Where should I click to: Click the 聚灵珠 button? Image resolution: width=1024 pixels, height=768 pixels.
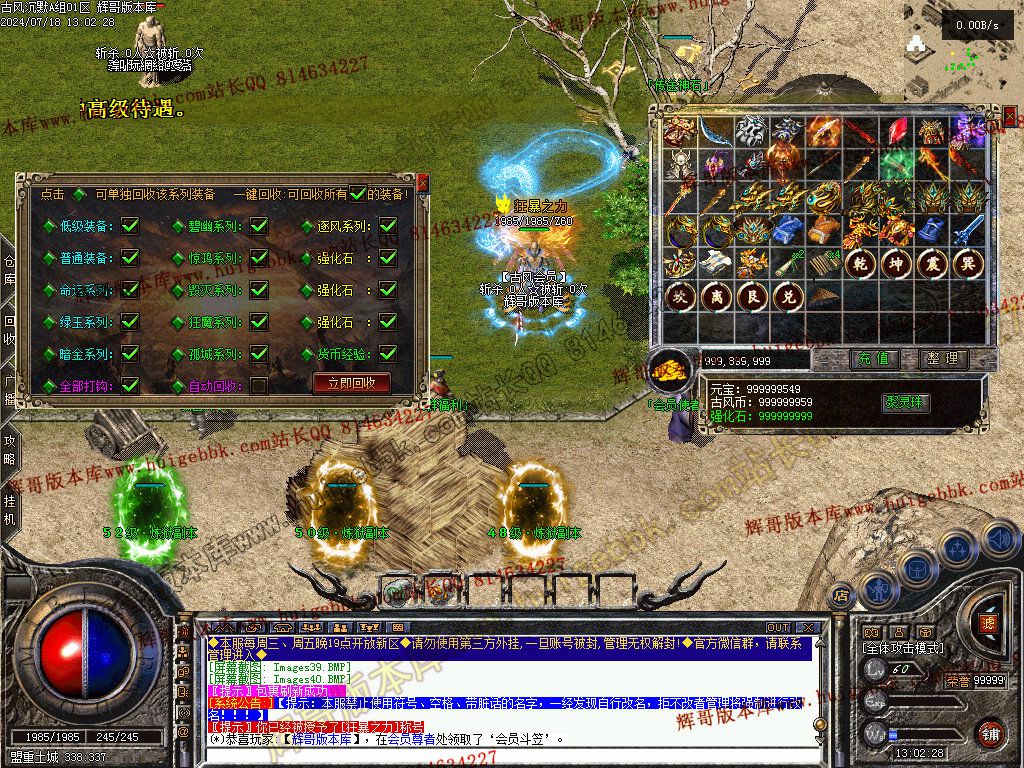(906, 402)
